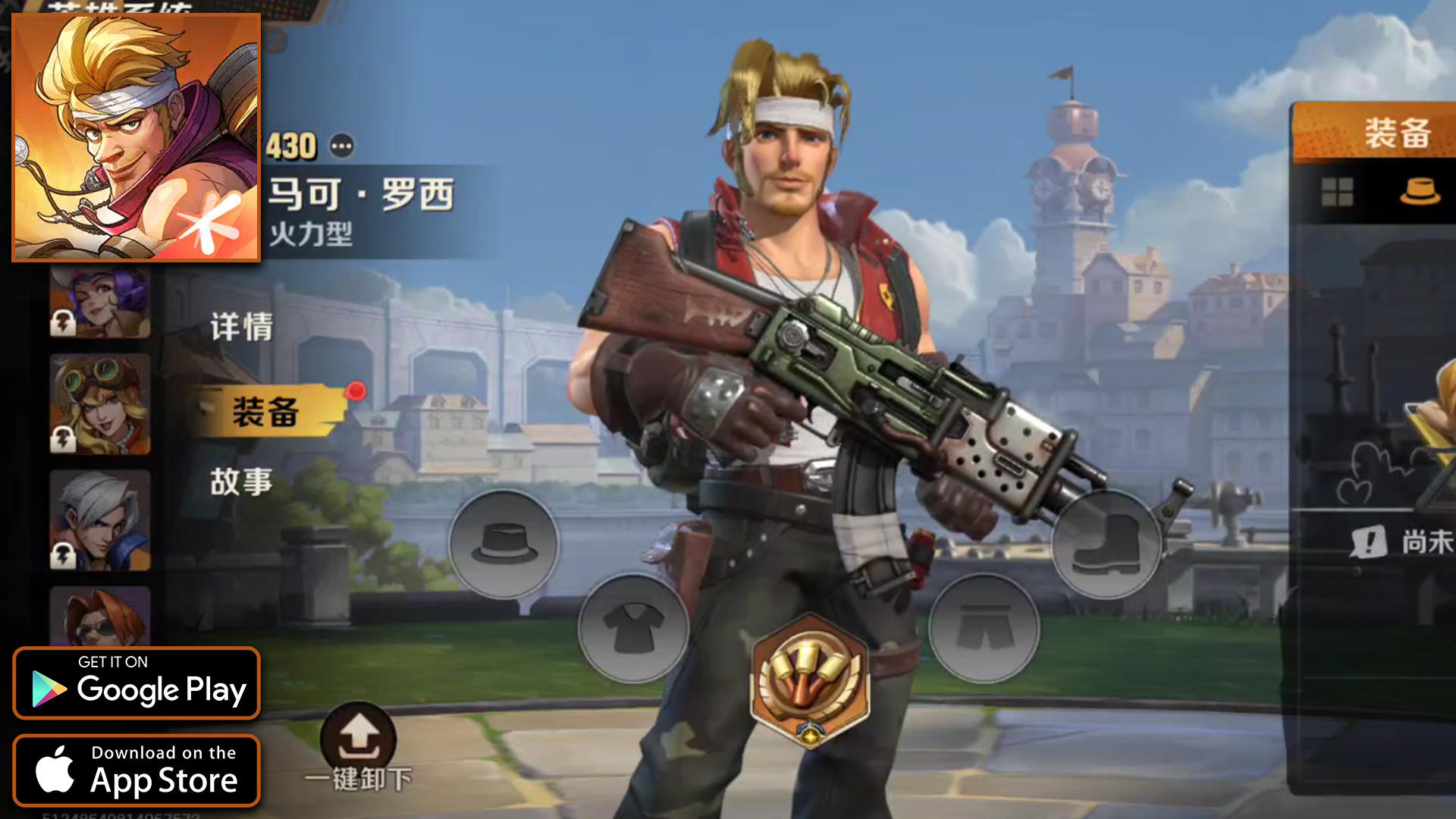Open the Get it on Google Play badge
Viewport: 1456px width, 819px height.
[x=136, y=682]
